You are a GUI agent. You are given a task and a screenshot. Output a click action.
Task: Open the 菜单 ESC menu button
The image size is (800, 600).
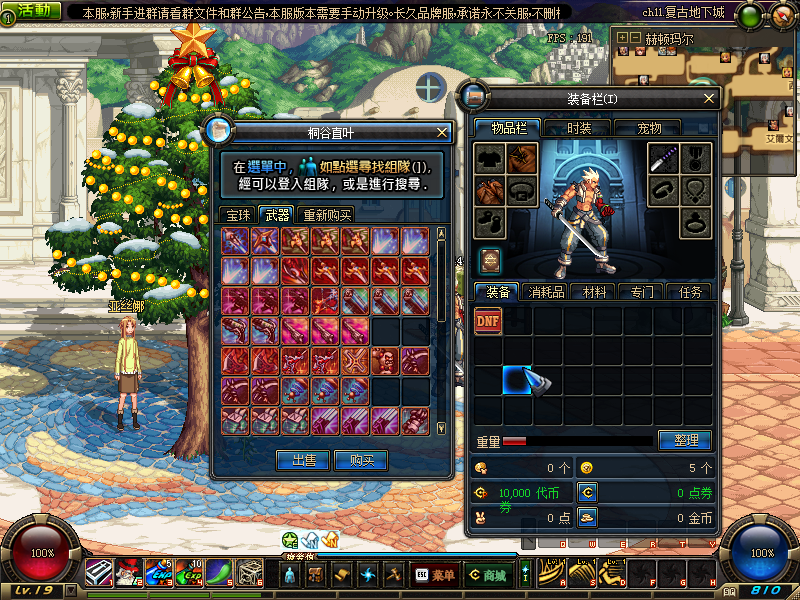point(433,574)
